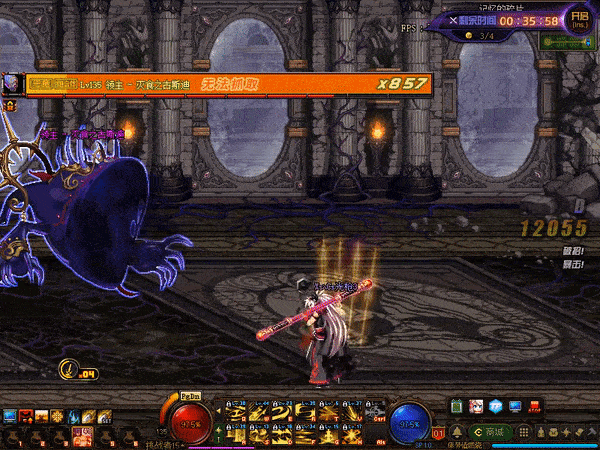This screenshot has width=600, height=450.
Task: Click the boss portrait icon
Action: tap(10, 84)
